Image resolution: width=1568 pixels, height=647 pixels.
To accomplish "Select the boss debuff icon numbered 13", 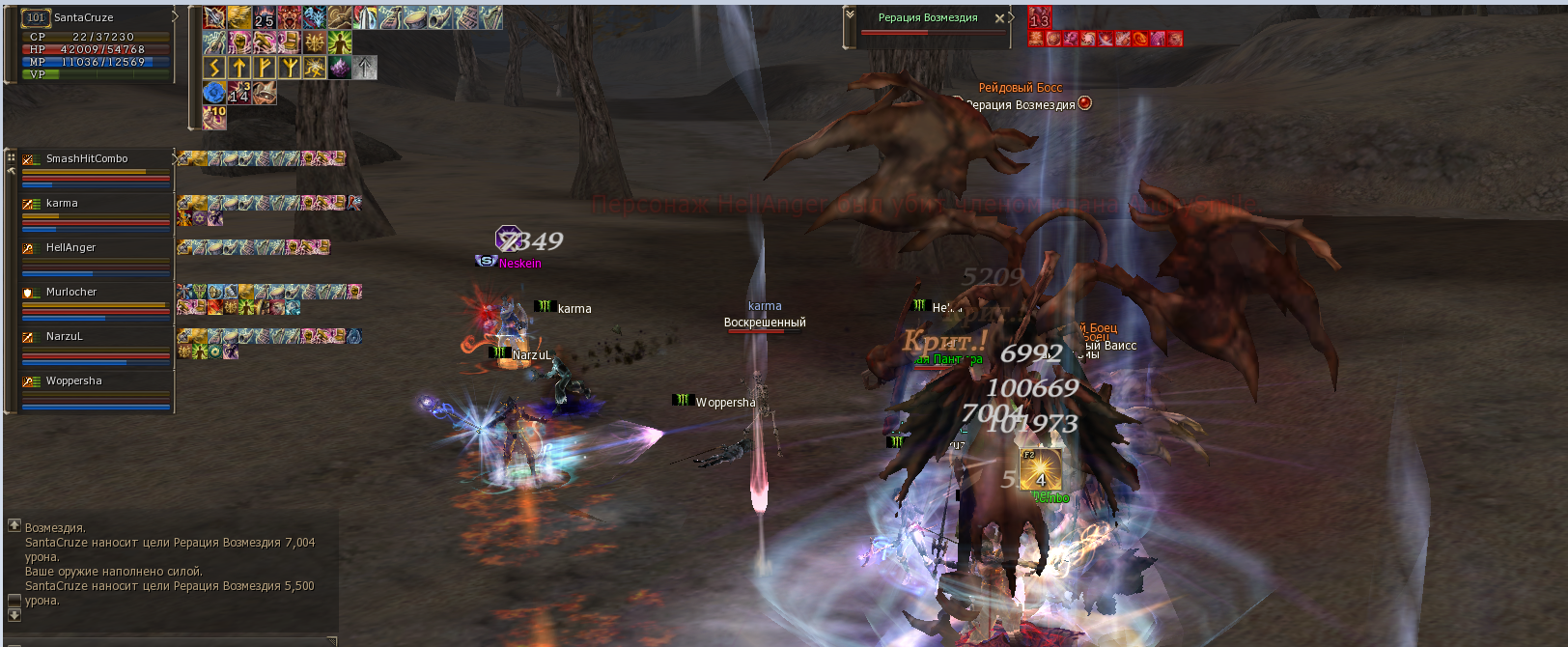I will (x=1039, y=18).
